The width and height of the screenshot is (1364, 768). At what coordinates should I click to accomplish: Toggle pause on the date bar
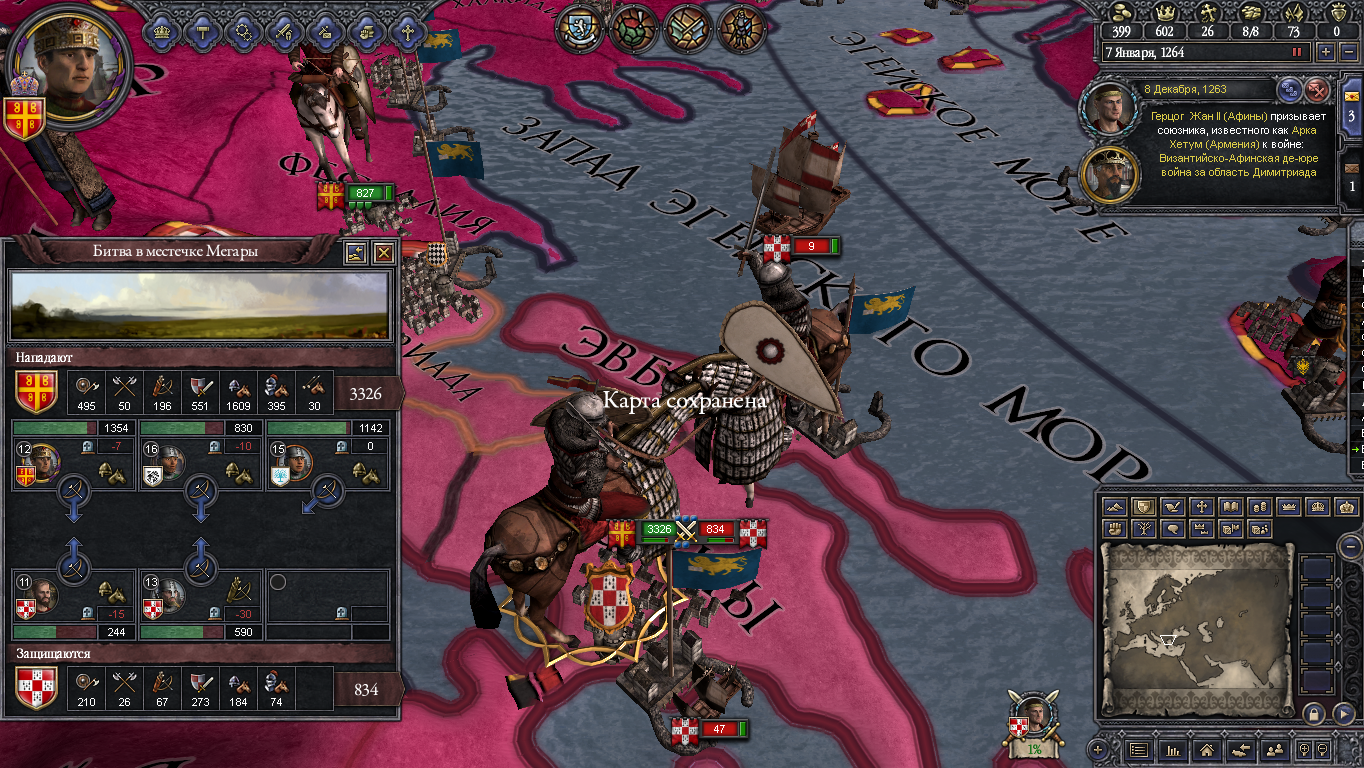coord(1298,52)
